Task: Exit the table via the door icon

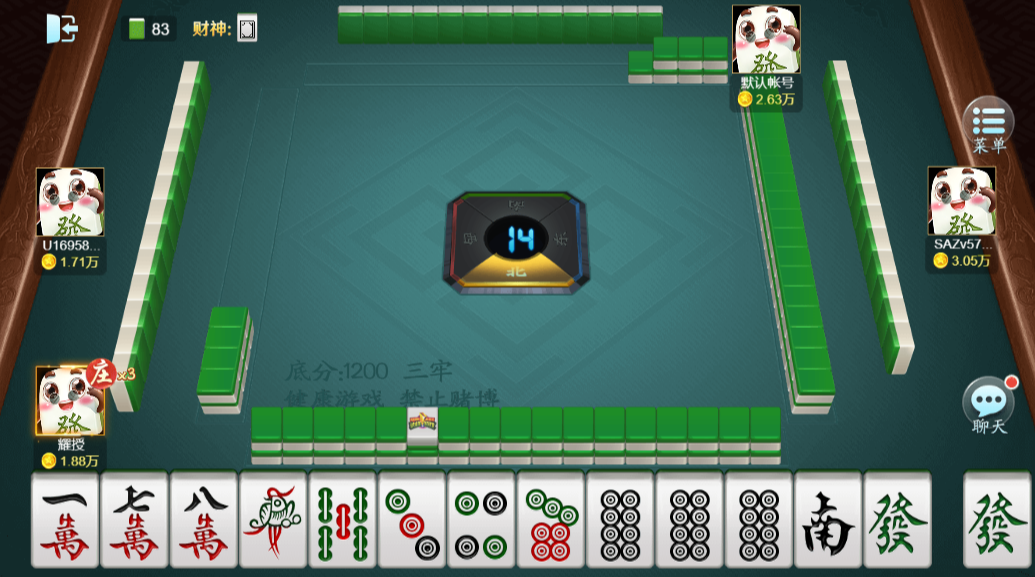Action: coord(61,28)
